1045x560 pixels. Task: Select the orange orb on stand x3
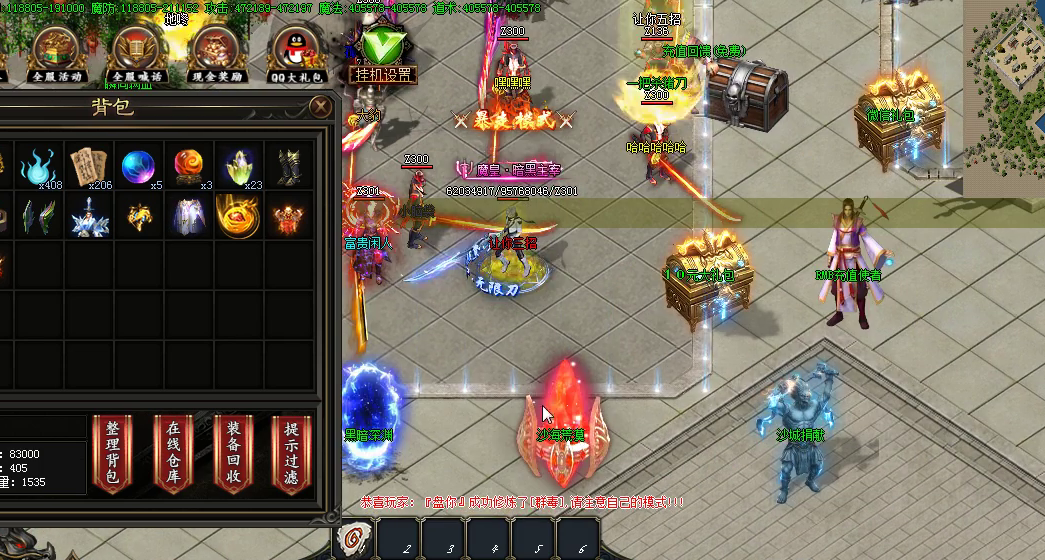pyautogui.click(x=189, y=167)
